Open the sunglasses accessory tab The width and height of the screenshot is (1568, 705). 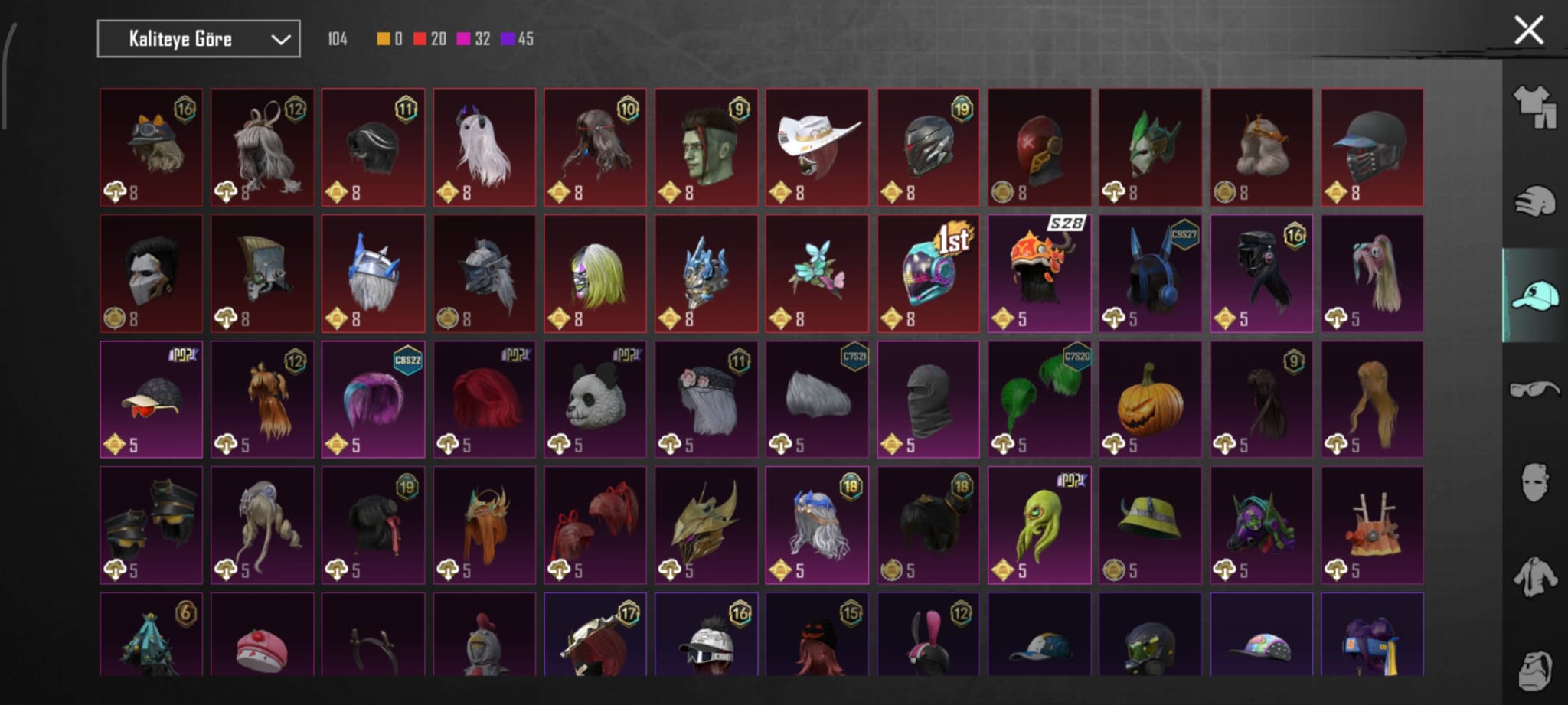tap(1534, 390)
